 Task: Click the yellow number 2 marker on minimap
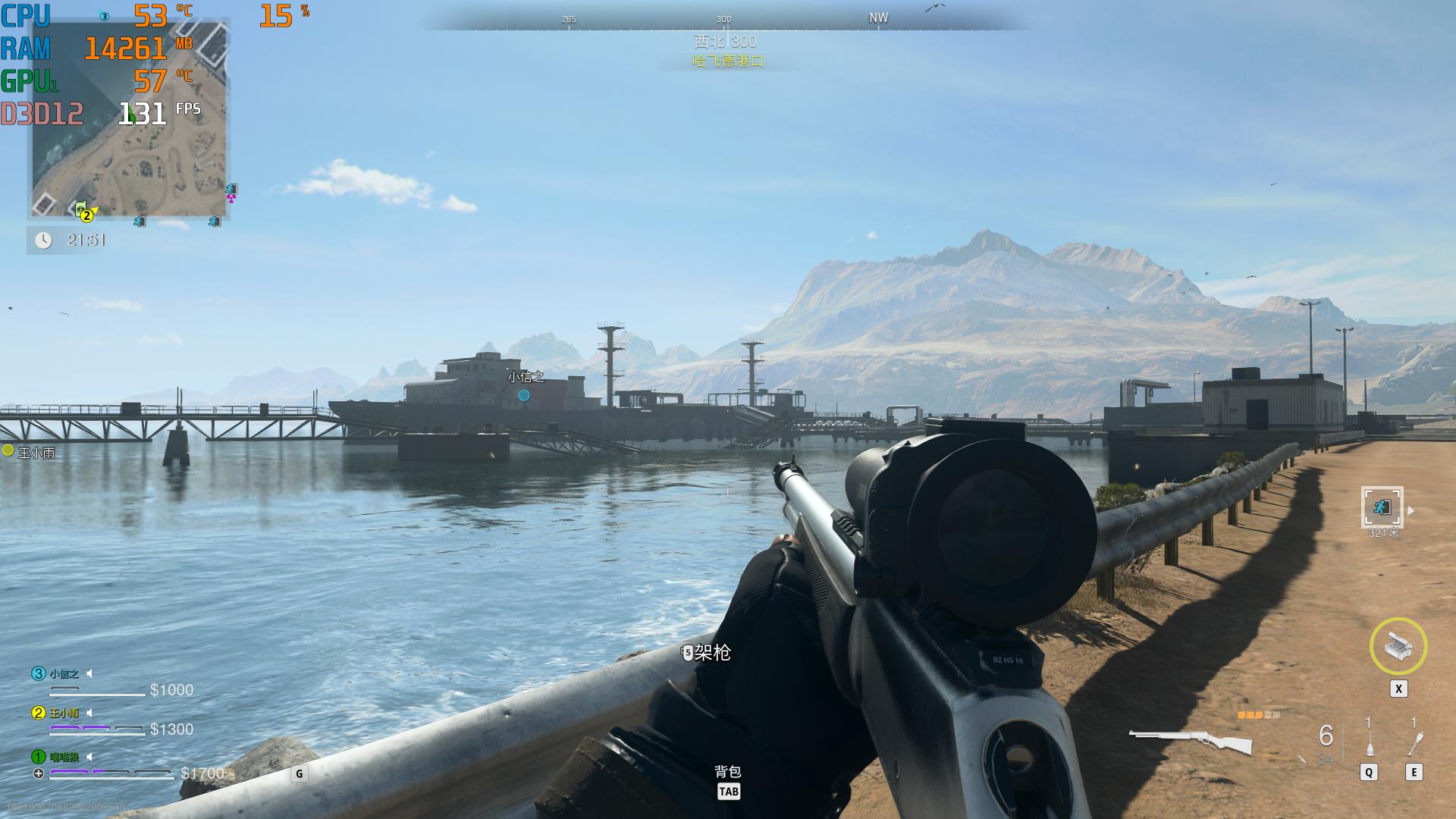86,216
